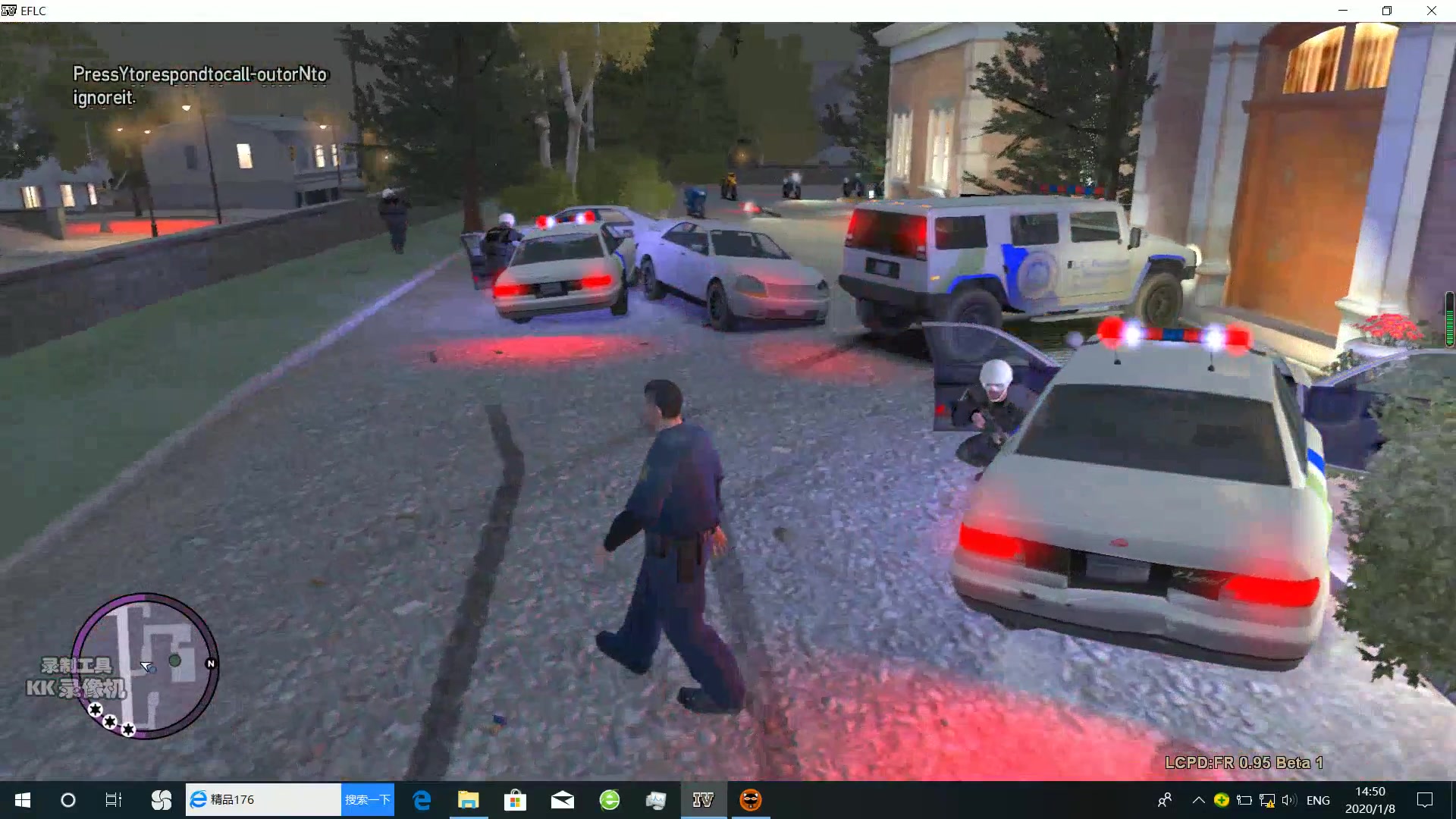Launch the green browser taskbar icon

point(609,799)
